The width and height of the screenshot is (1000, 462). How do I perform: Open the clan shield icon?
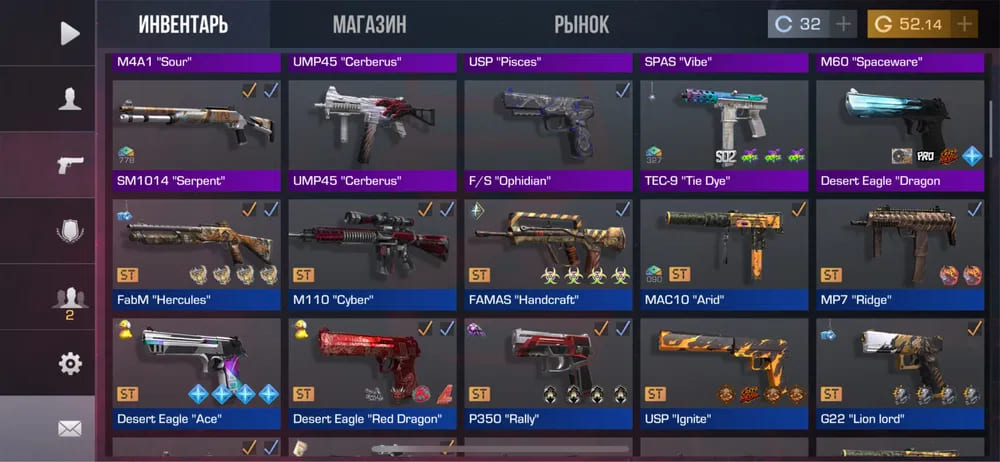click(69, 231)
